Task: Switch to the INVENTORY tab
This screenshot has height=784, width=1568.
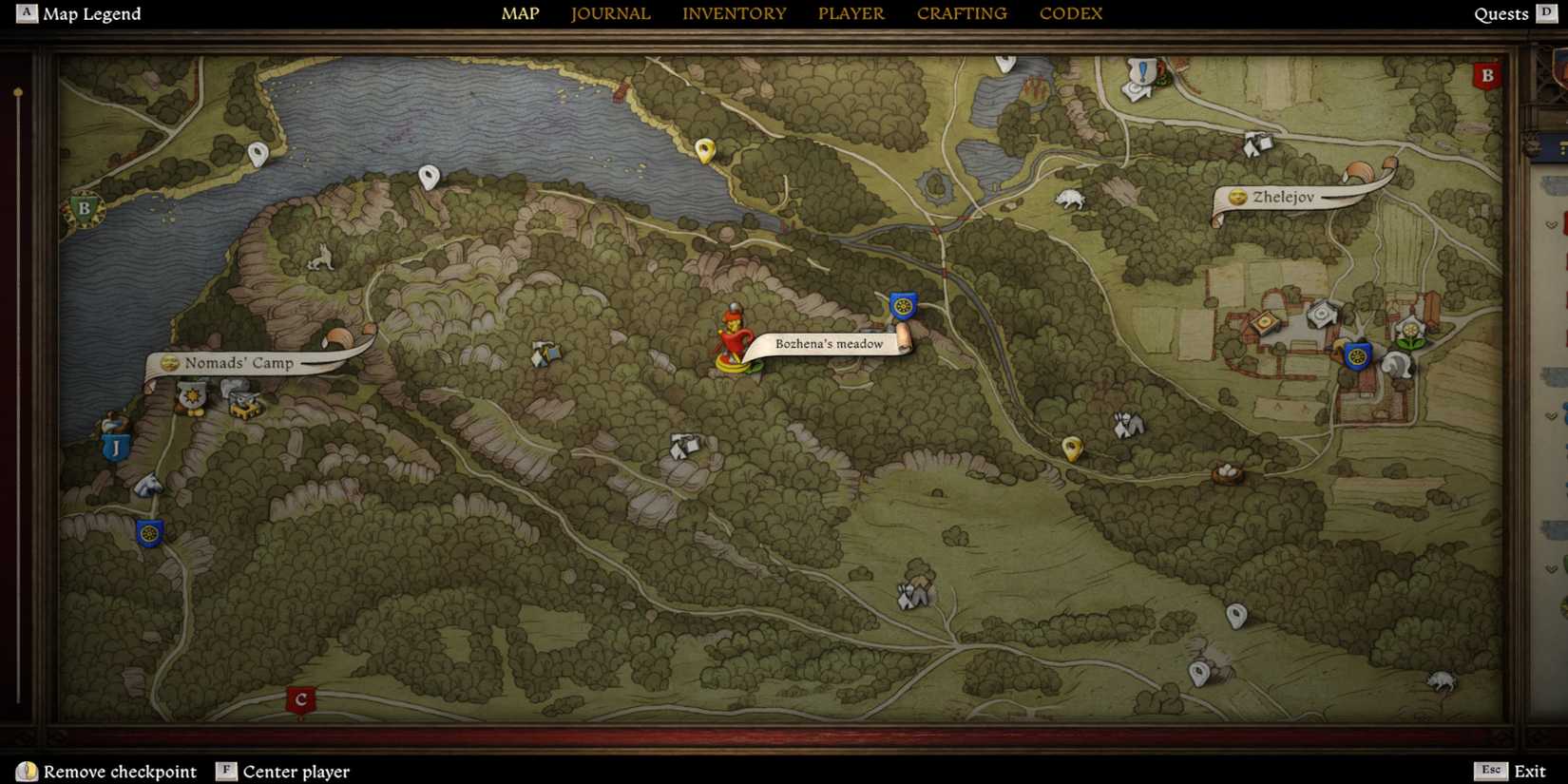Action: 734,13
